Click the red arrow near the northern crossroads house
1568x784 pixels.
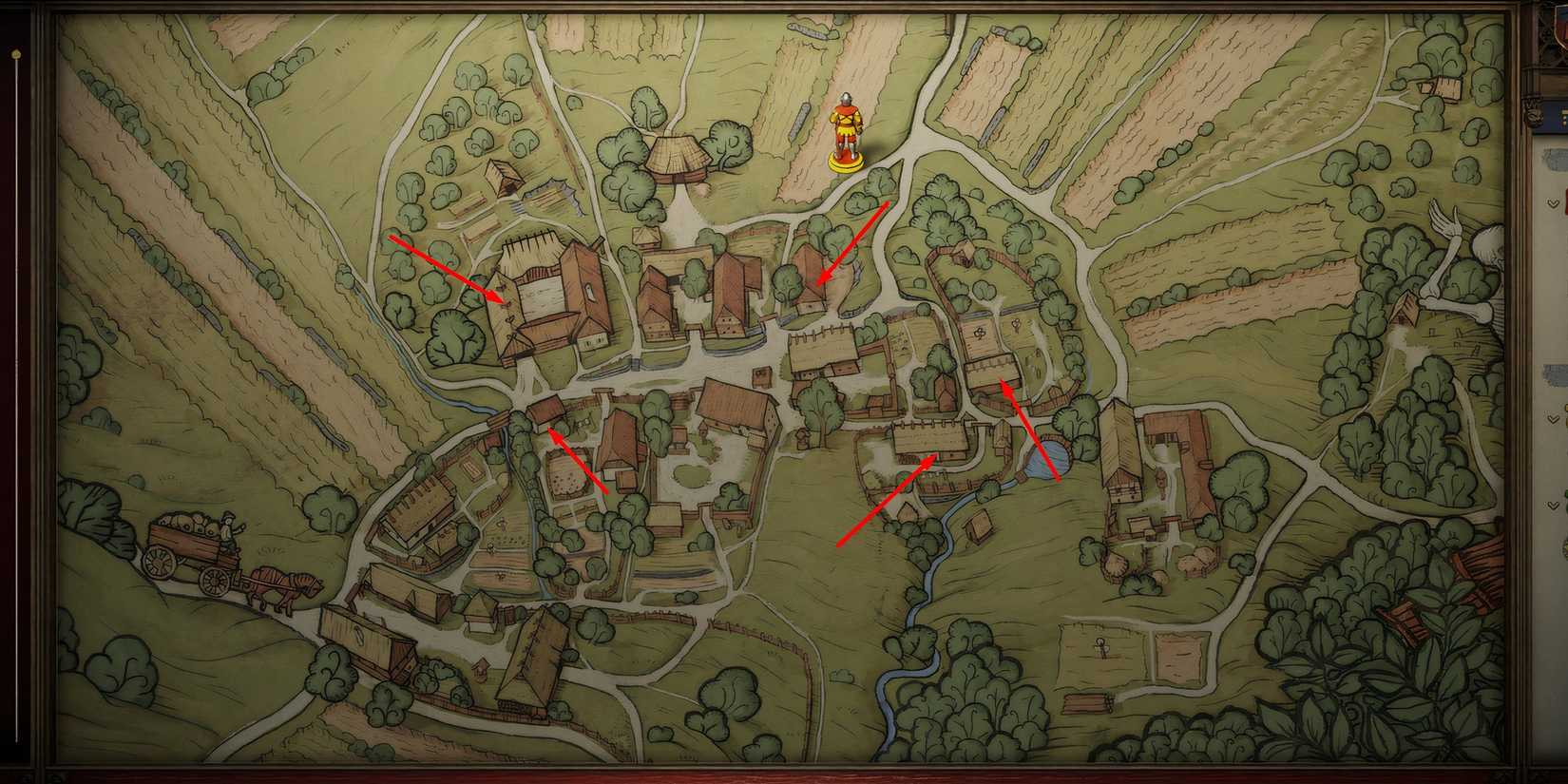(855, 242)
